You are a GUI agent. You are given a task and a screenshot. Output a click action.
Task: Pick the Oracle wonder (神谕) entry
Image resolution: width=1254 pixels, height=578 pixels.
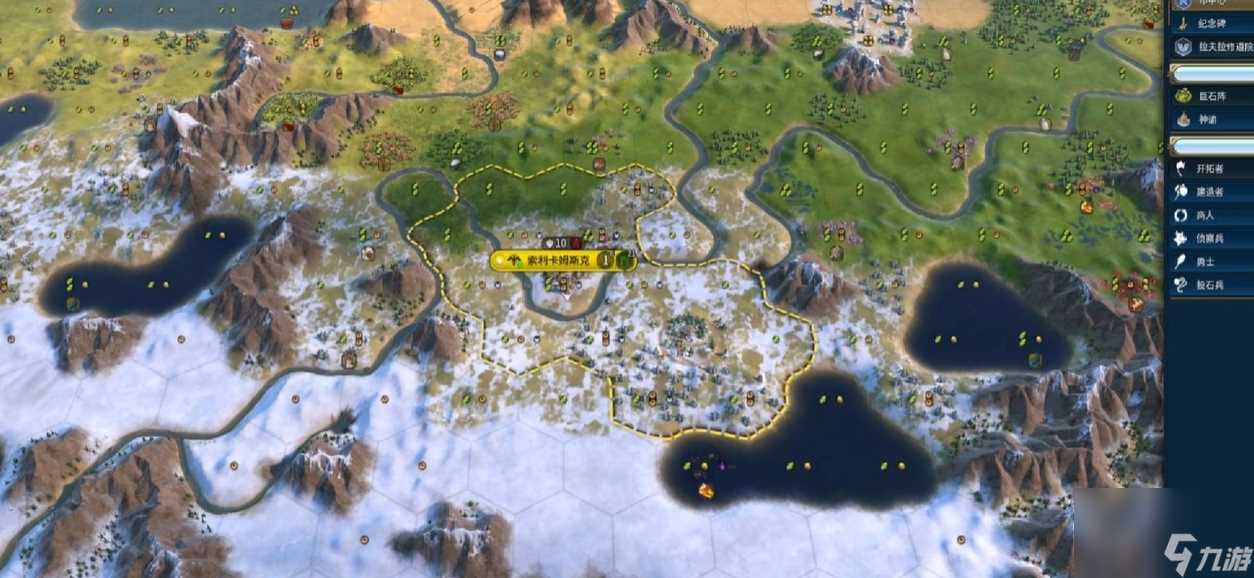tap(1210, 118)
